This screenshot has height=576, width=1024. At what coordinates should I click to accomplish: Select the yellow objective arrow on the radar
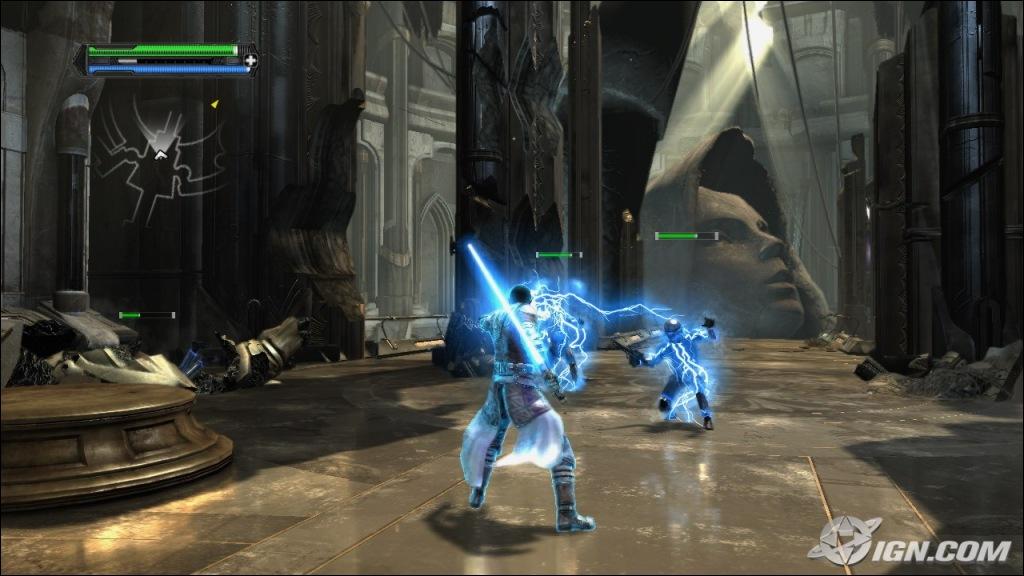pos(214,103)
